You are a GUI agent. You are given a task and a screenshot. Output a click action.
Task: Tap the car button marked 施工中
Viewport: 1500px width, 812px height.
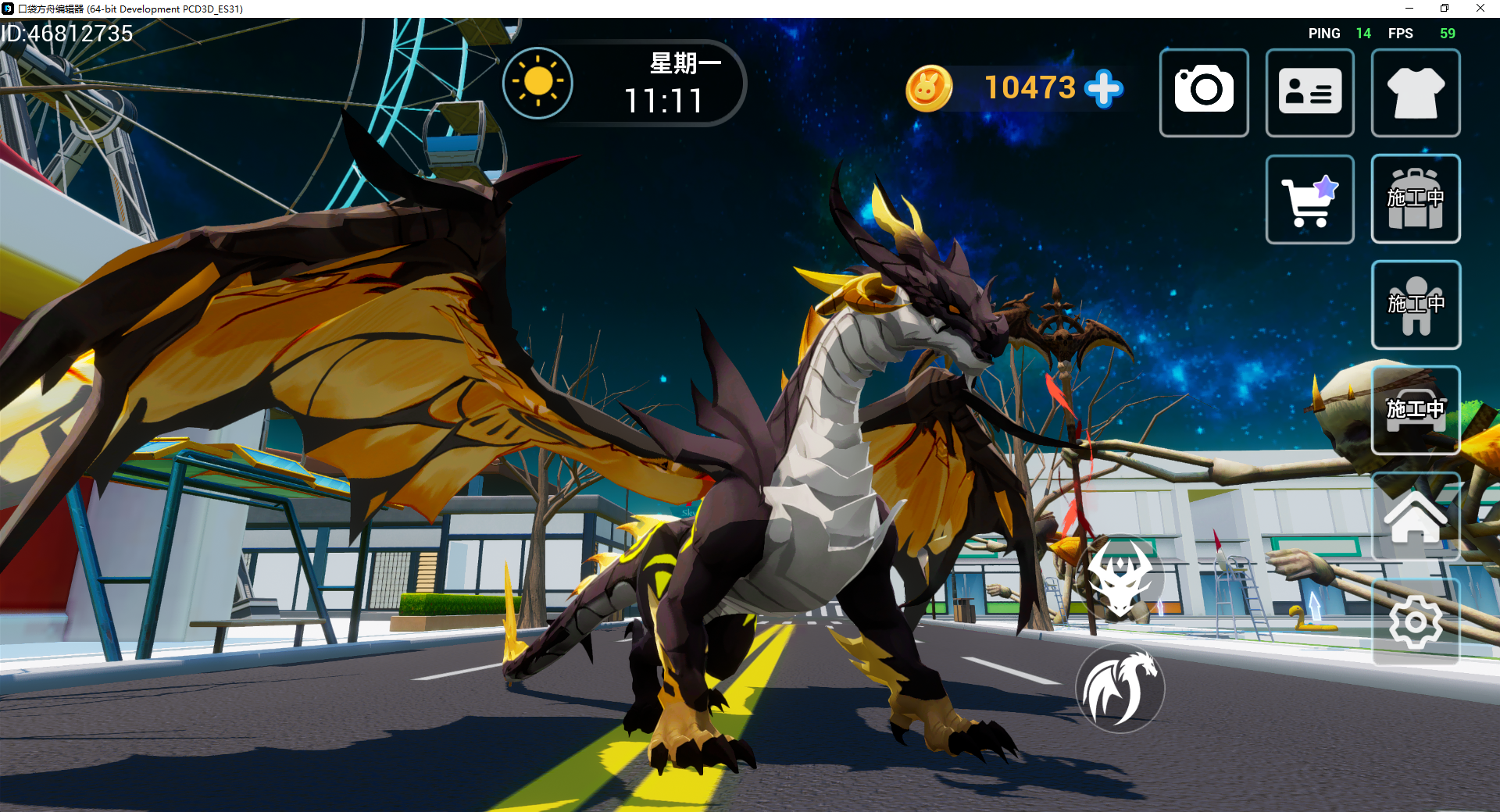coord(1416,410)
